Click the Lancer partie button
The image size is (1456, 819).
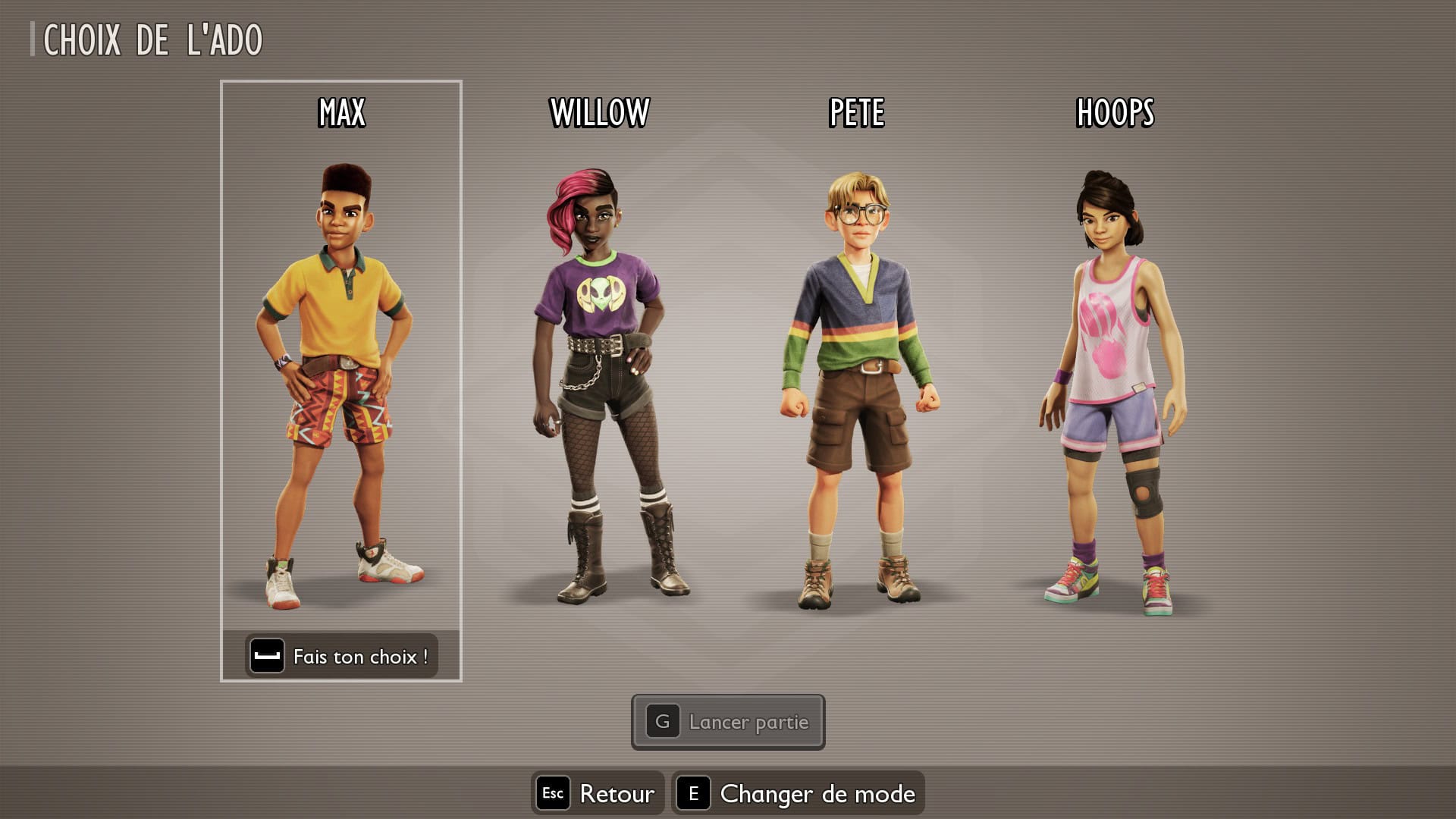click(728, 722)
